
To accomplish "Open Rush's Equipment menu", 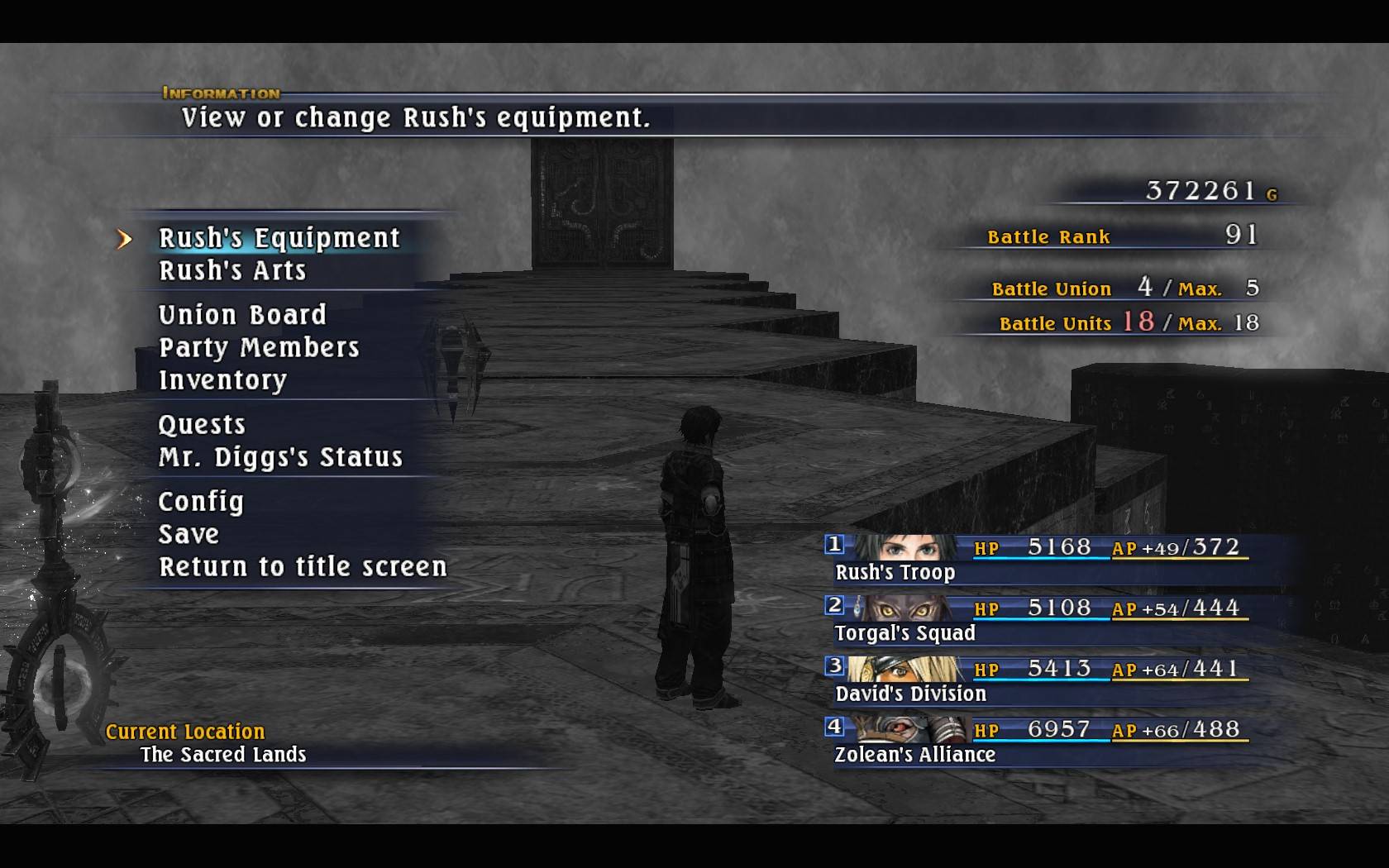I will tap(279, 238).
